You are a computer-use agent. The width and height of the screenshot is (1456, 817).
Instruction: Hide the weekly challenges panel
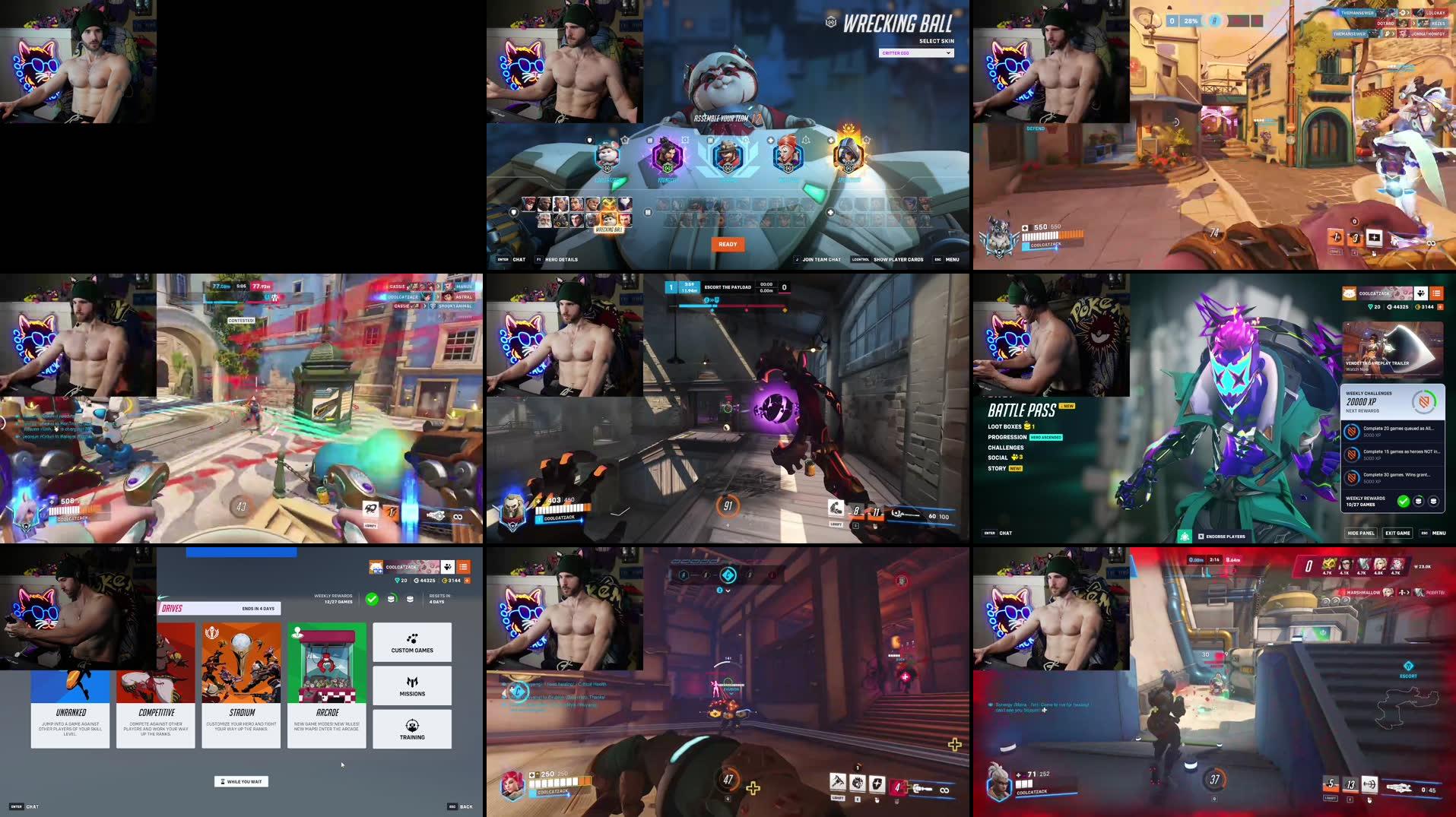[1360, 533]
